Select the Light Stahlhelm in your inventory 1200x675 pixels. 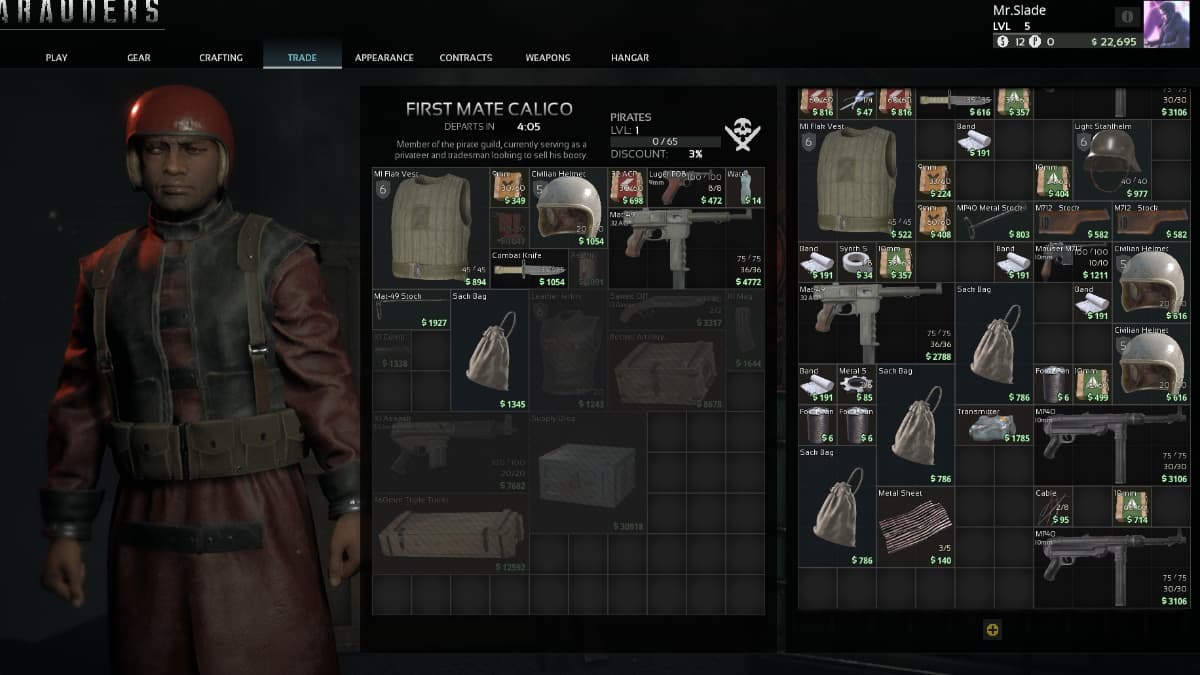point(1112,160)
